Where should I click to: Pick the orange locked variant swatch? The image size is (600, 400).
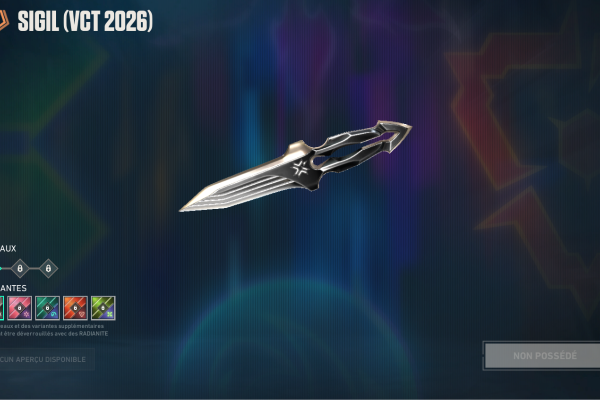(x=76, y=308)
